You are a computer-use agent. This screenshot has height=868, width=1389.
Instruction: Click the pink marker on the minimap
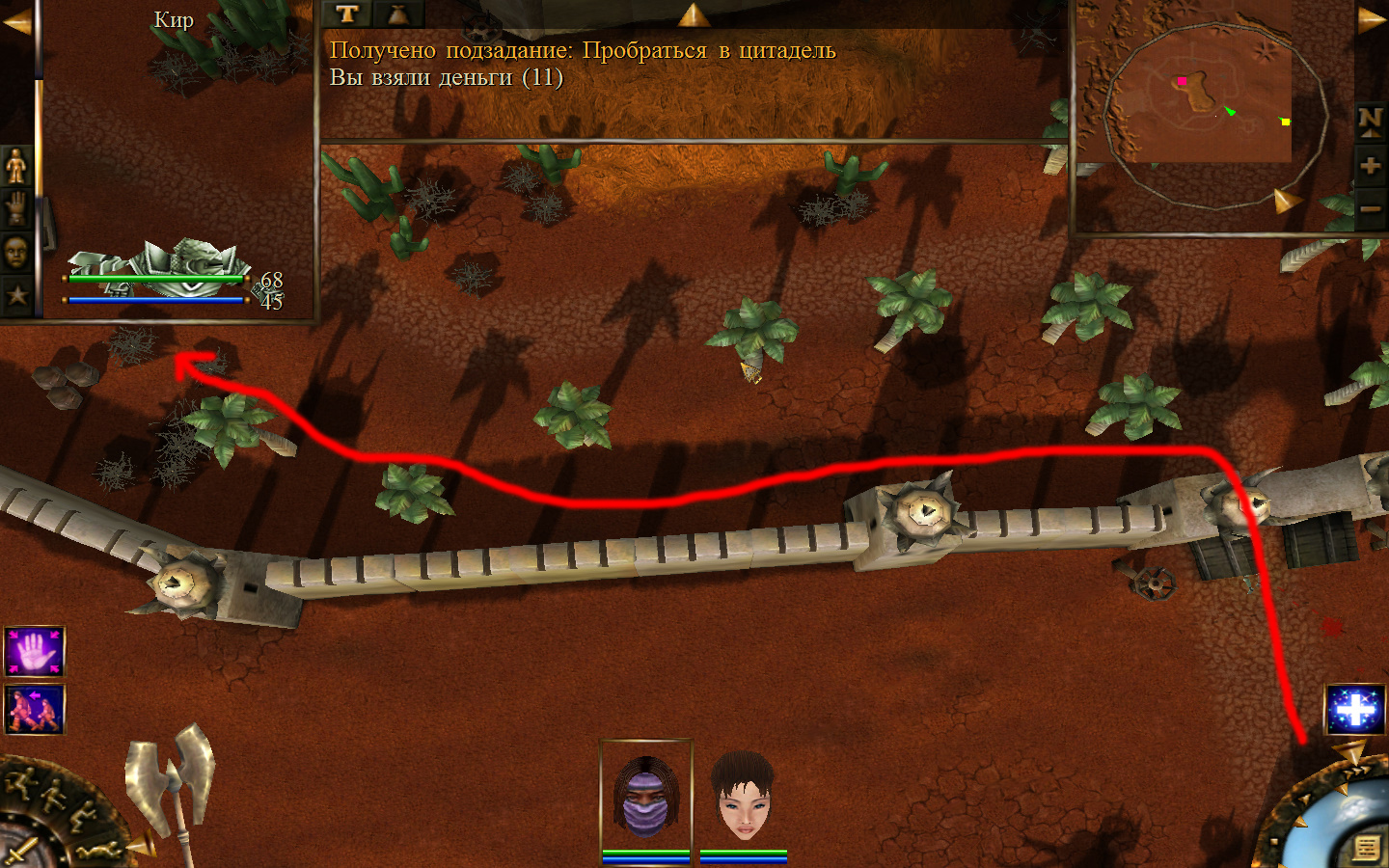pos(1182,81)
